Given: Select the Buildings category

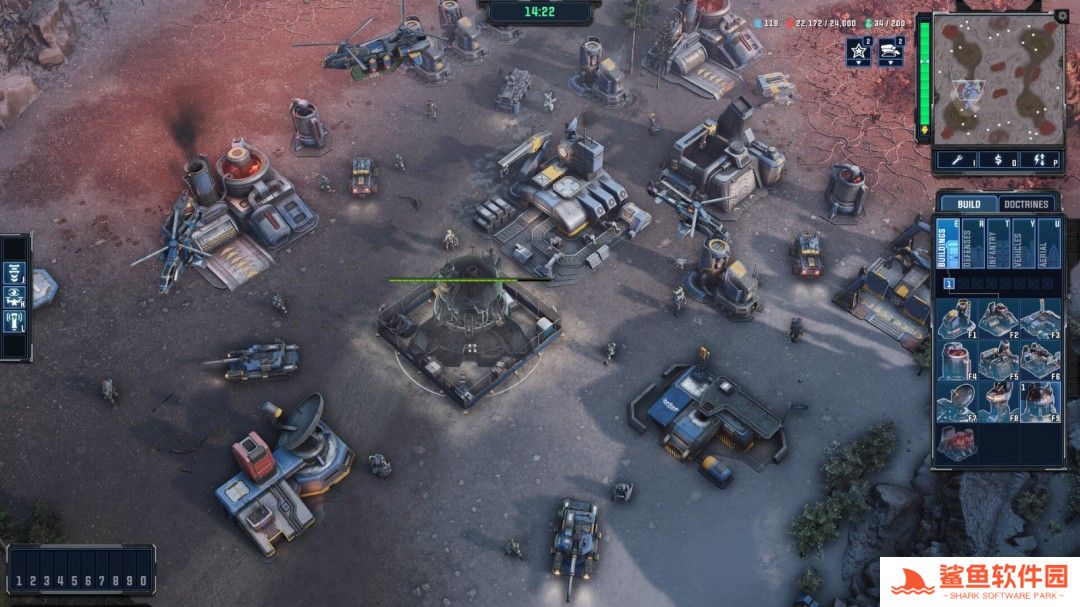Looking at the screenshot, I should (948, 244).
